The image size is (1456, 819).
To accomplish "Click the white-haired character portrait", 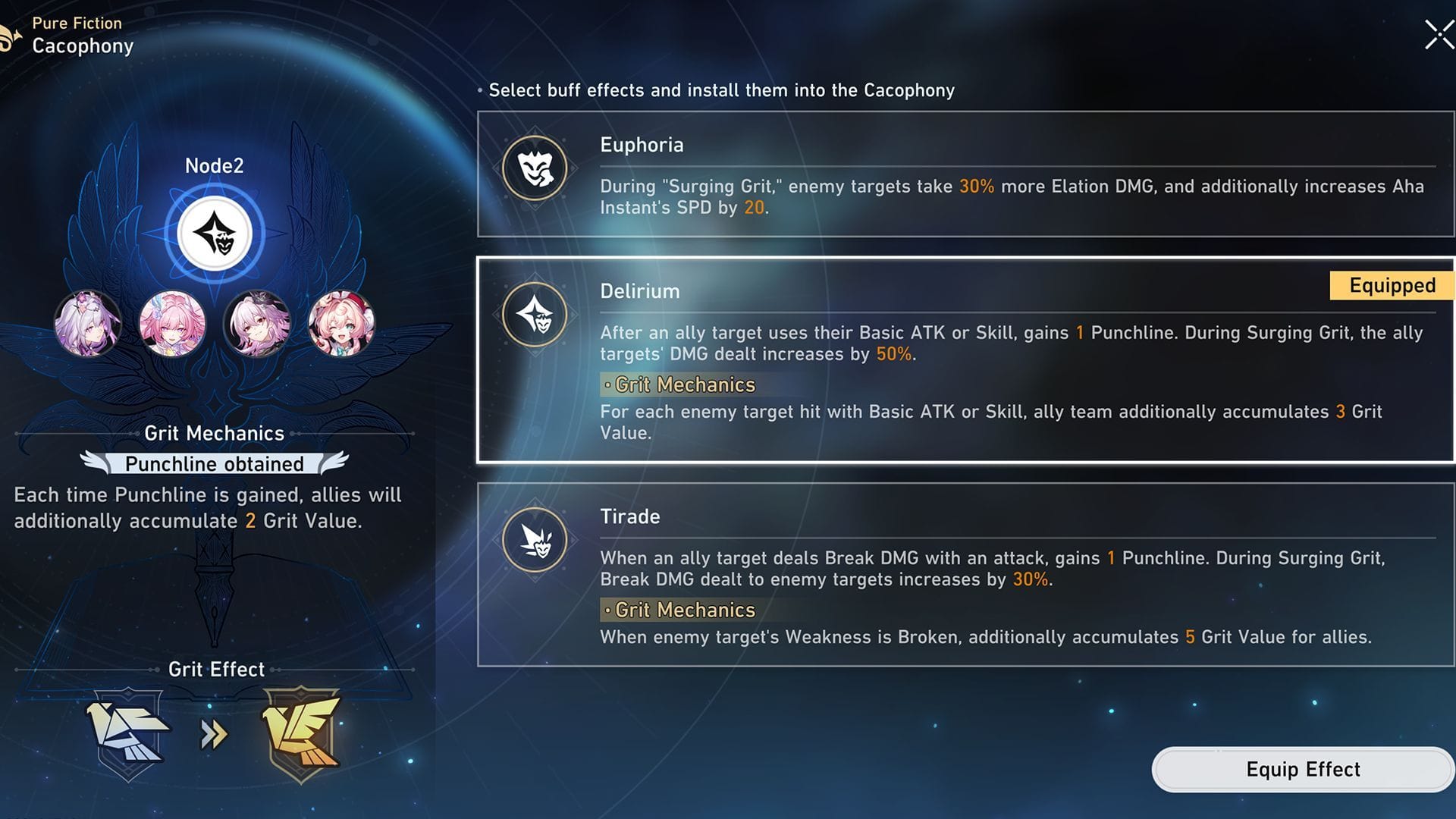I will [x=258, y=324].
